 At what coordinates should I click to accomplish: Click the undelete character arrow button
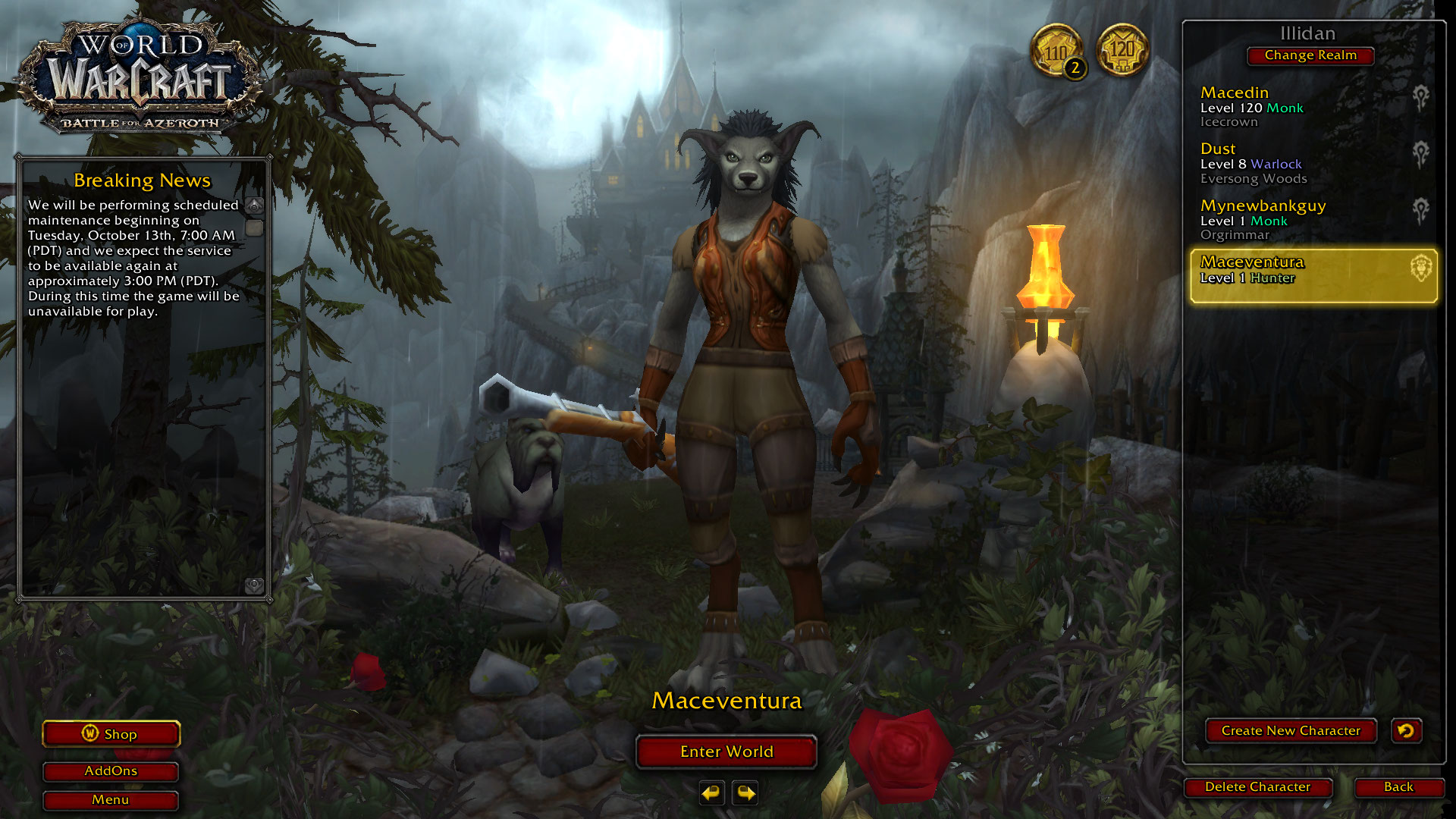(x=1406, y=730)
